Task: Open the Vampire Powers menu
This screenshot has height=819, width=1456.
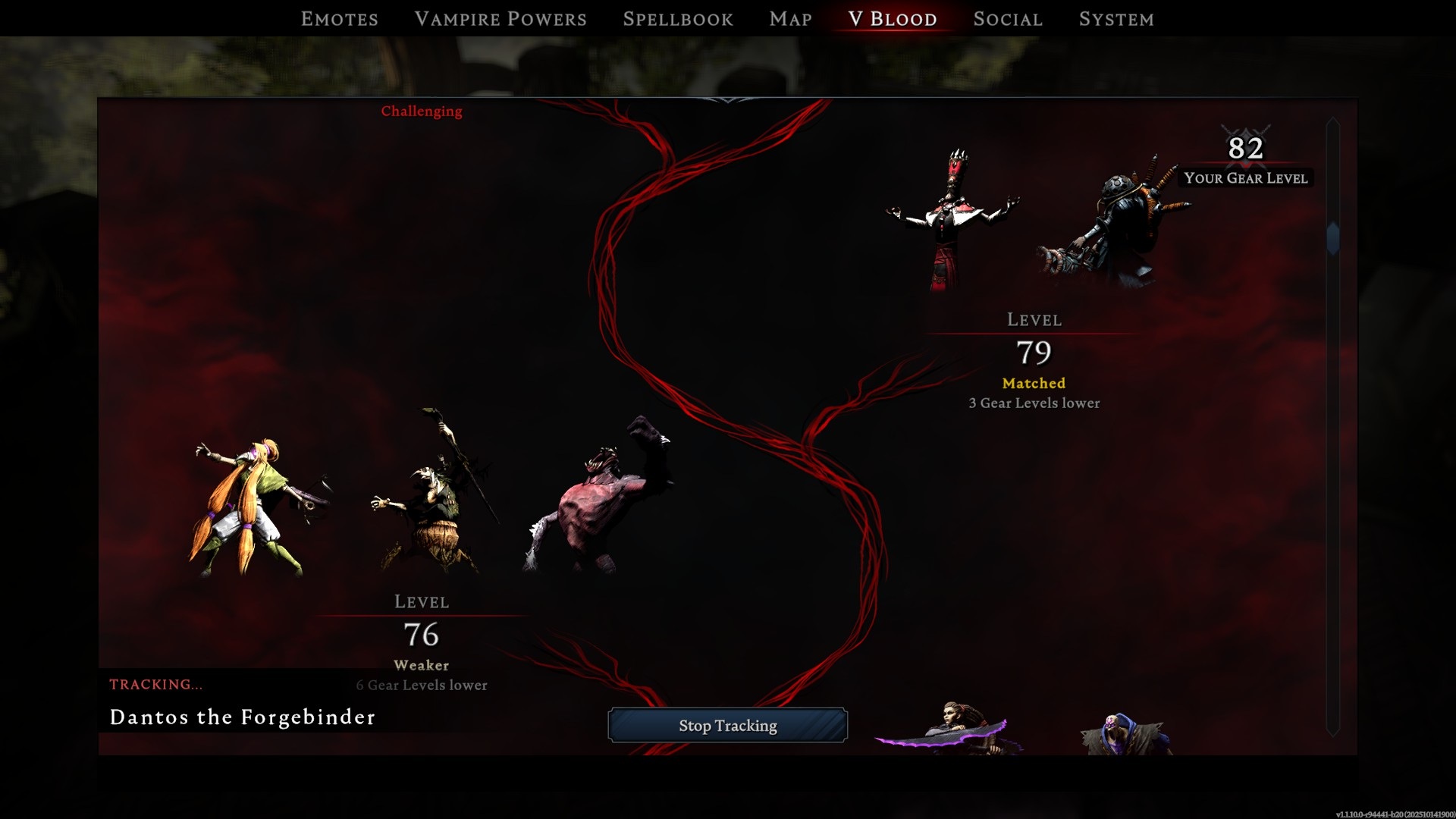Action: (x=500, y=19)
